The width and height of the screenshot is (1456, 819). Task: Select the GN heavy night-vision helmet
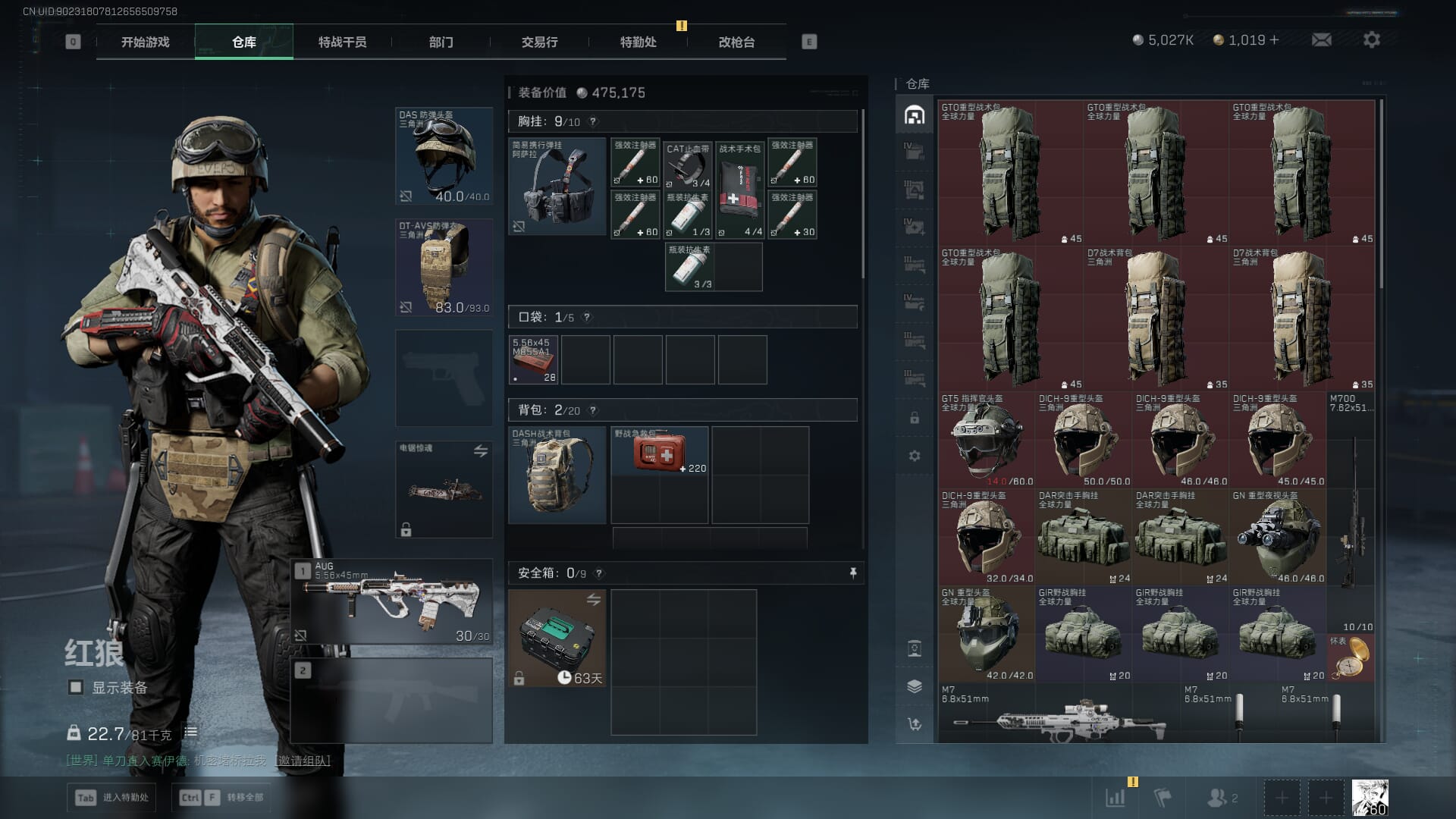coord(1278,537)
